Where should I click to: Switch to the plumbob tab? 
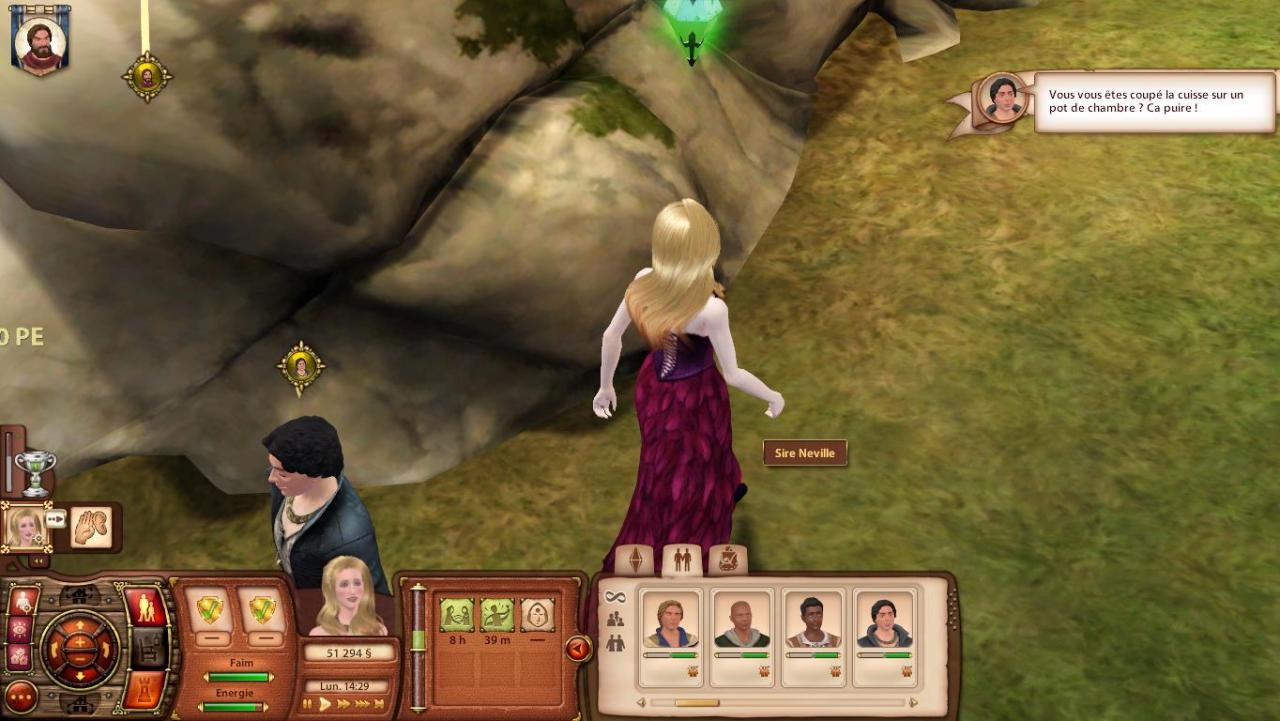(635, 560)
